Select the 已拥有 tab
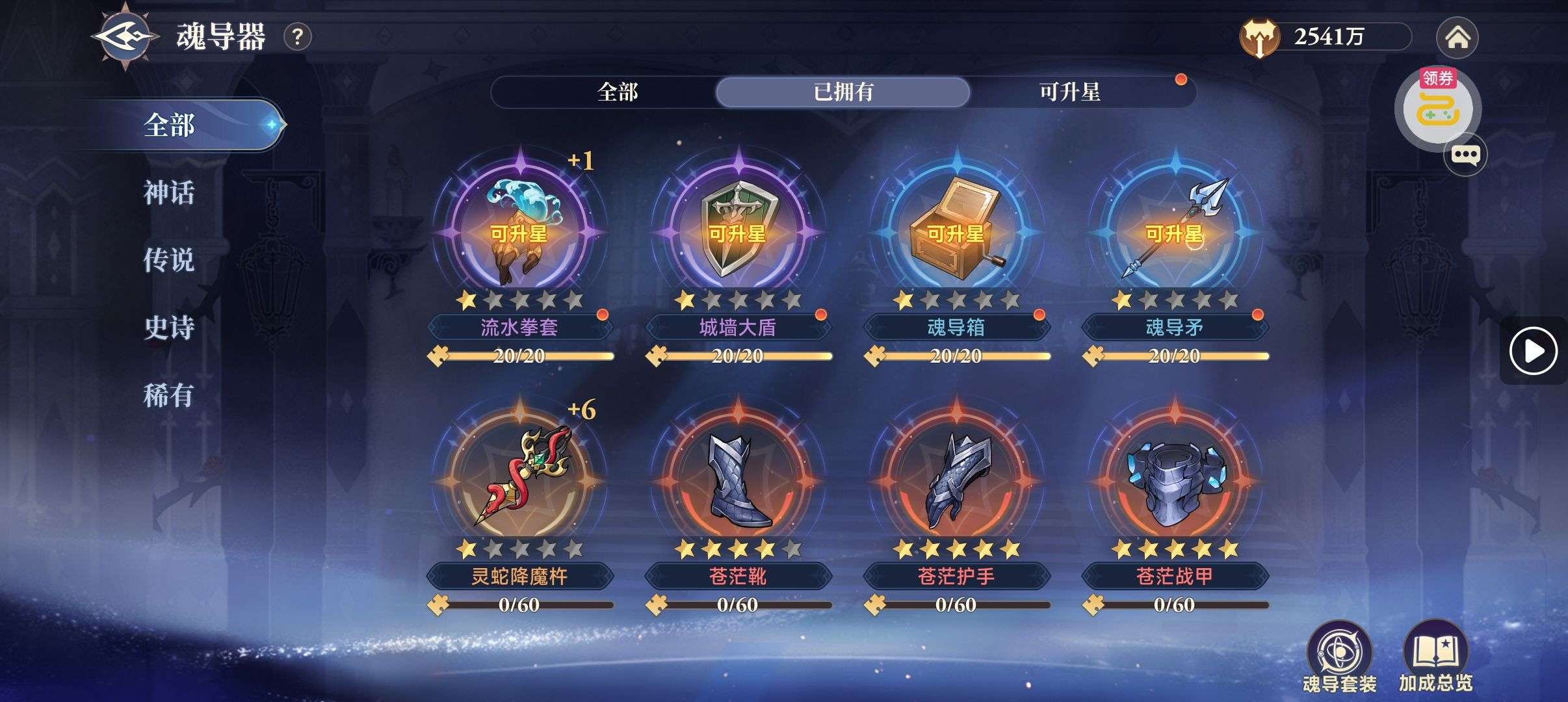 (x=843, y=92)
